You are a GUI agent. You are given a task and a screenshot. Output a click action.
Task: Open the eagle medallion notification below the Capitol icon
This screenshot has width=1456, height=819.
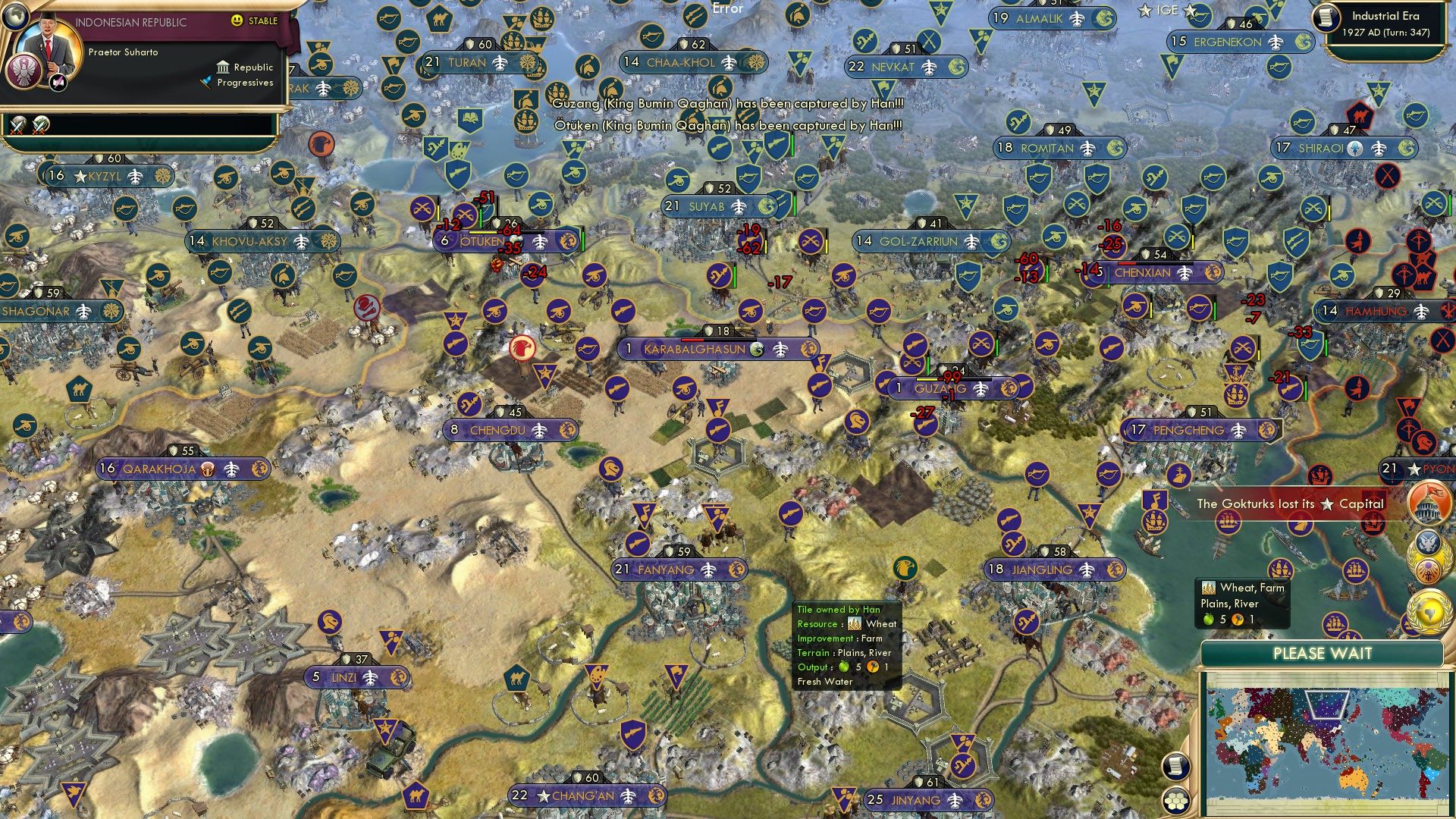coord(1427,542)
